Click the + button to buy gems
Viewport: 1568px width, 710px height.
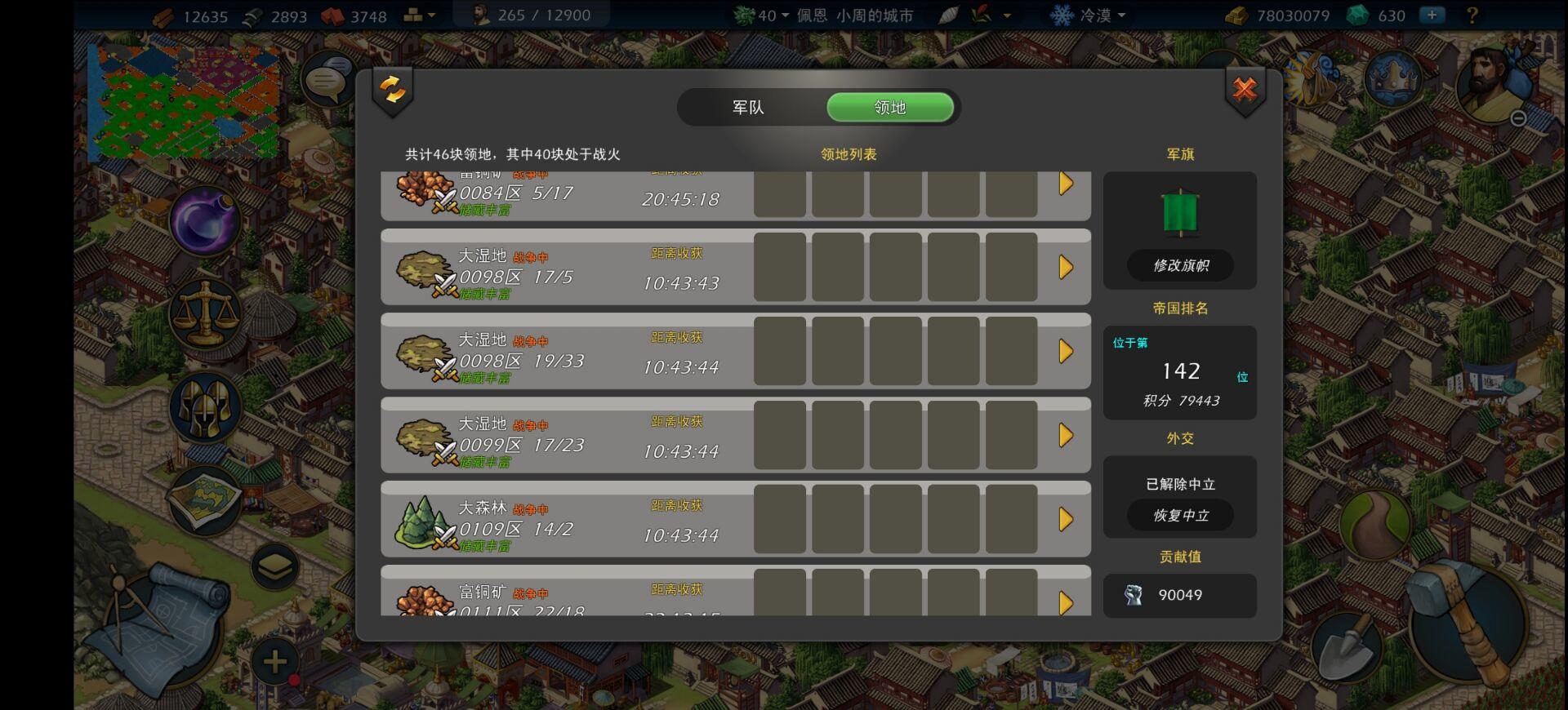pyautogui.click(x=1433, y=15)
